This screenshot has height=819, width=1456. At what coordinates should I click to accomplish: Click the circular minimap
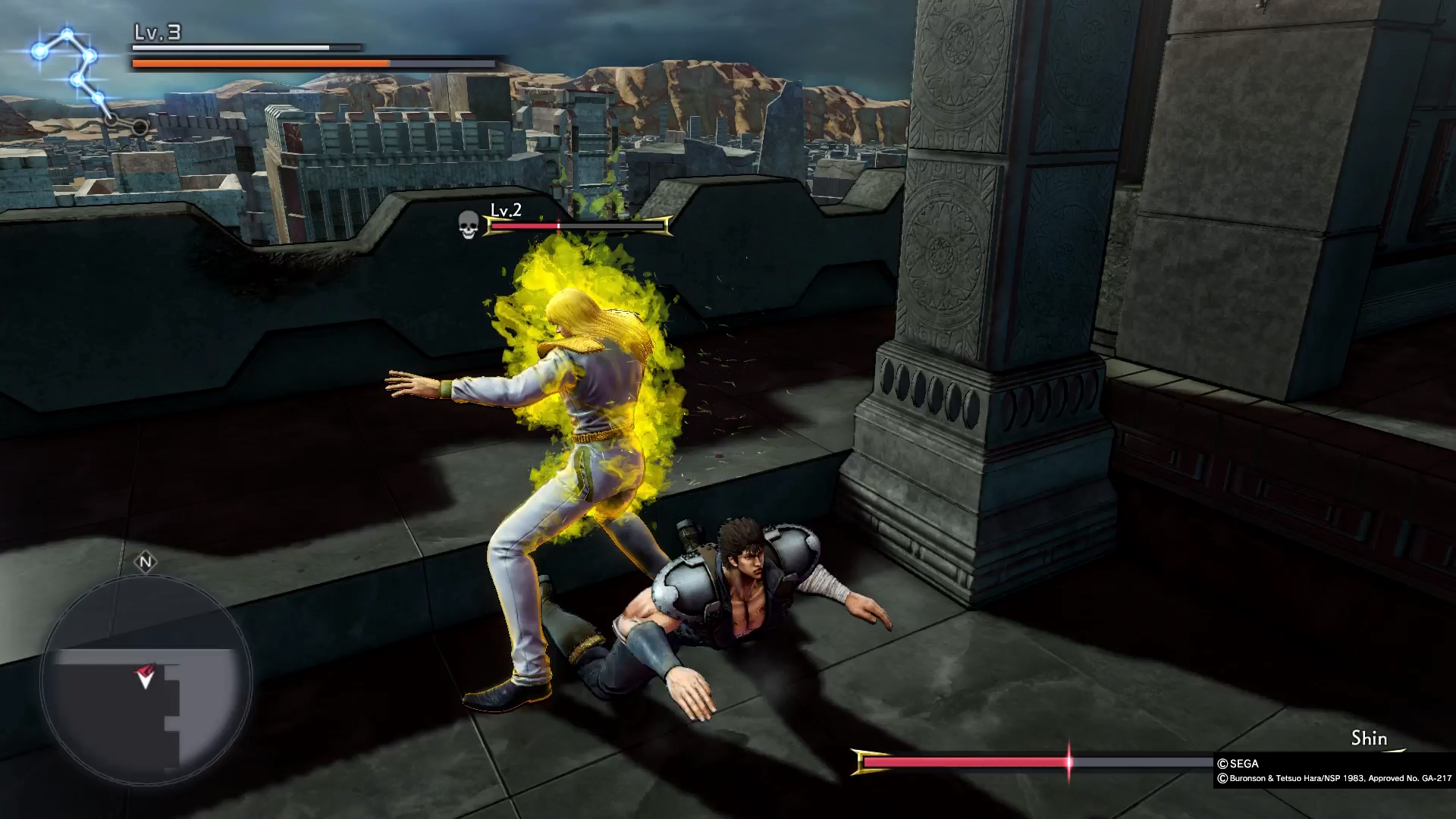click(x=146, y=680)
